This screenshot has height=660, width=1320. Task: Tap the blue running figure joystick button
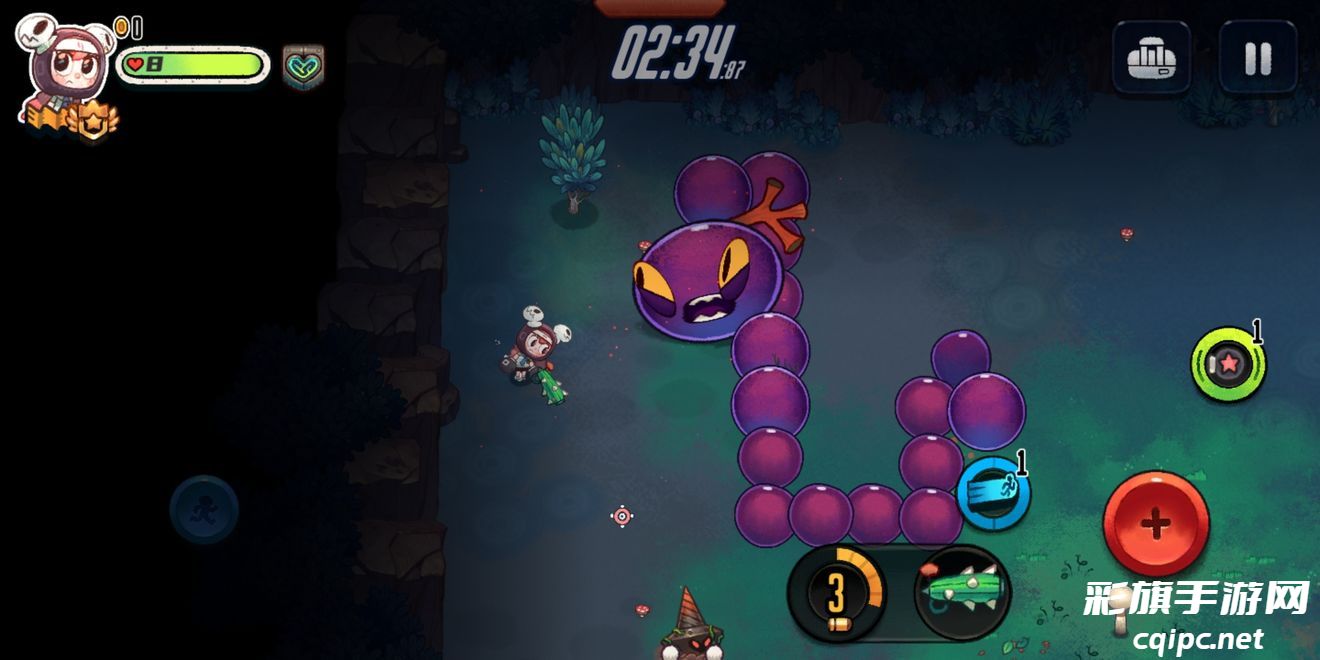coord(204,509)
